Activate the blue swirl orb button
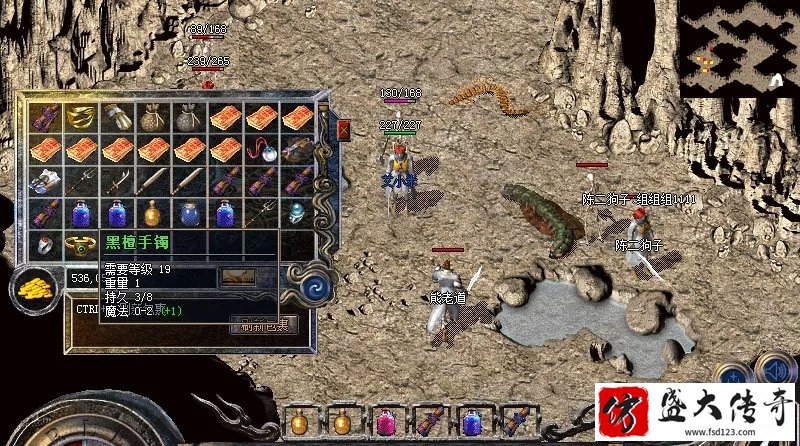The image size is (800, 446). pyautogui.click(x=322, y=287)
